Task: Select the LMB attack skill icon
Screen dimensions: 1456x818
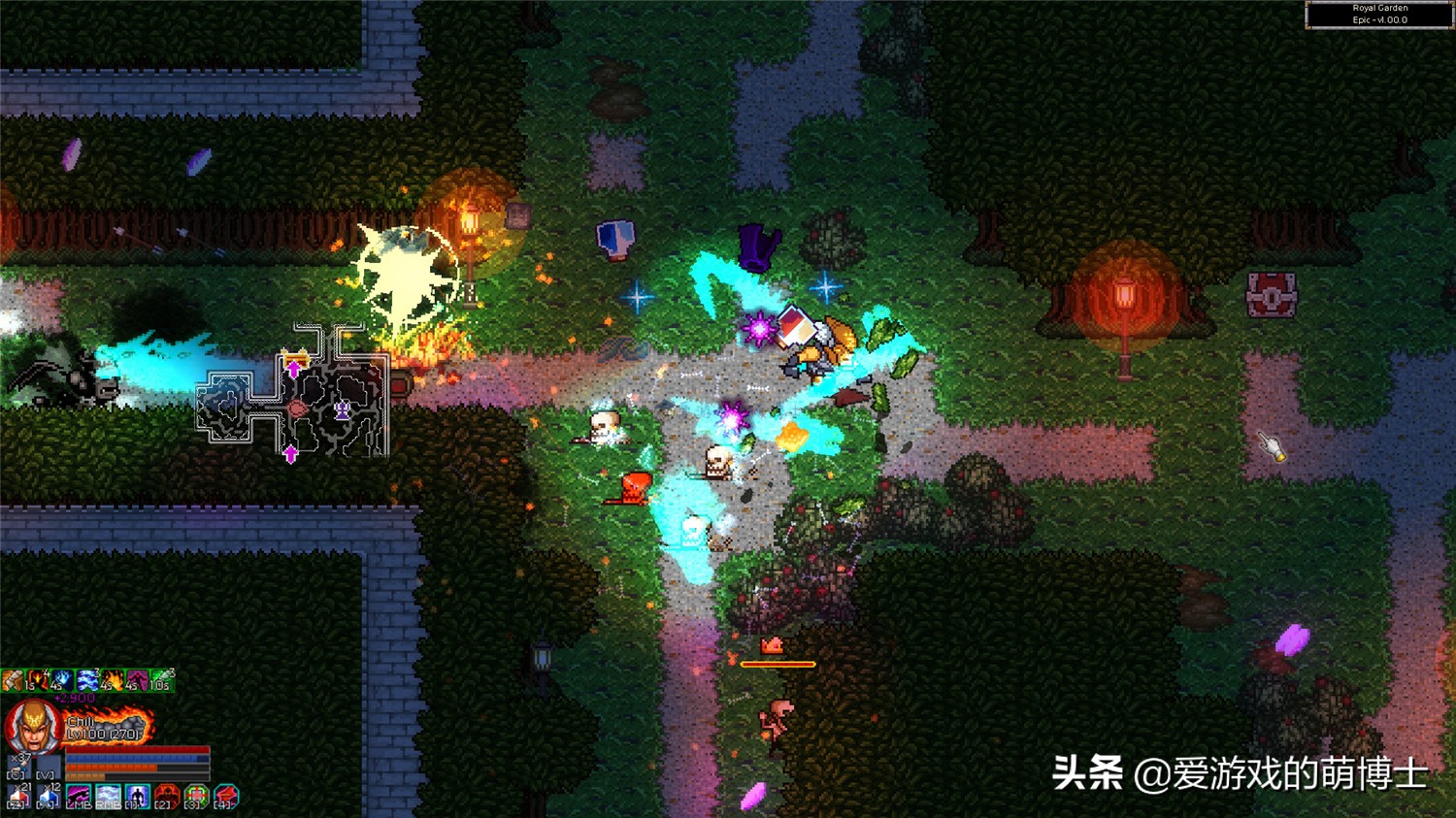Action: click(x=78, y=795)
